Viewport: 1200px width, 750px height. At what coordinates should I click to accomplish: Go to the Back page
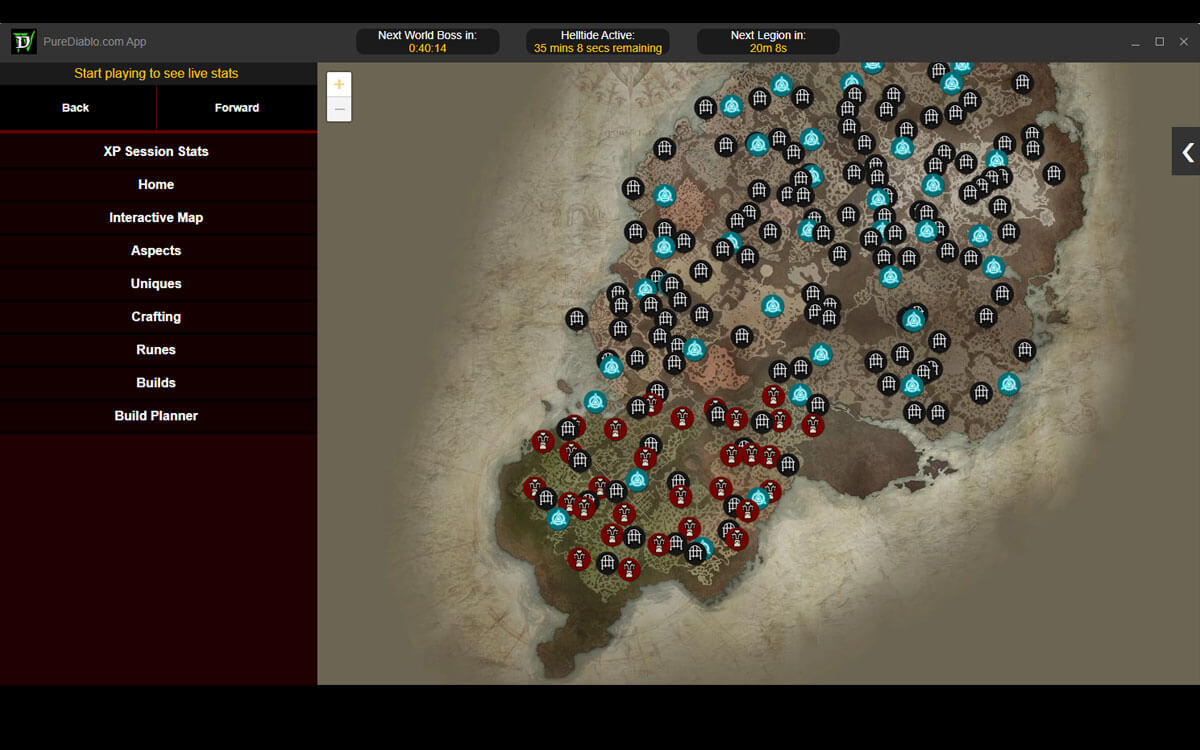click(x=76, y=108)
